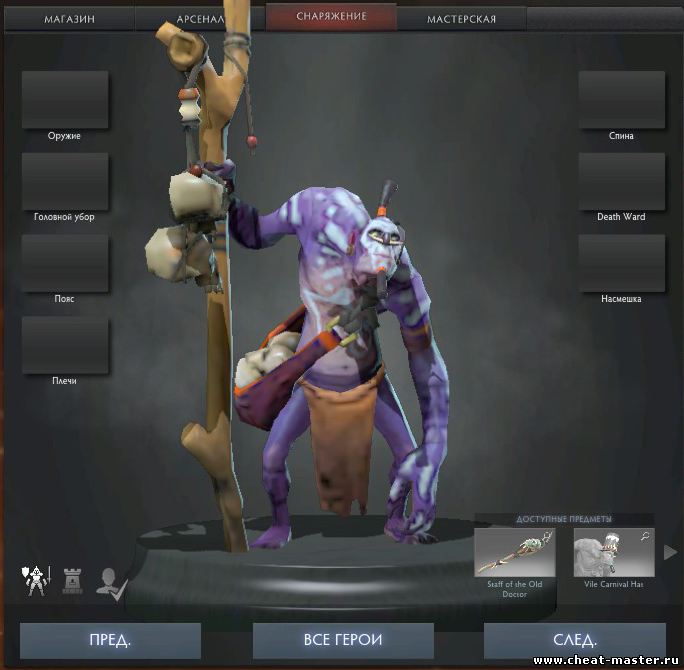684x670 pixels.
Task: Choose the Vile Carnival Hat item
Action: (x=614, y=553)
